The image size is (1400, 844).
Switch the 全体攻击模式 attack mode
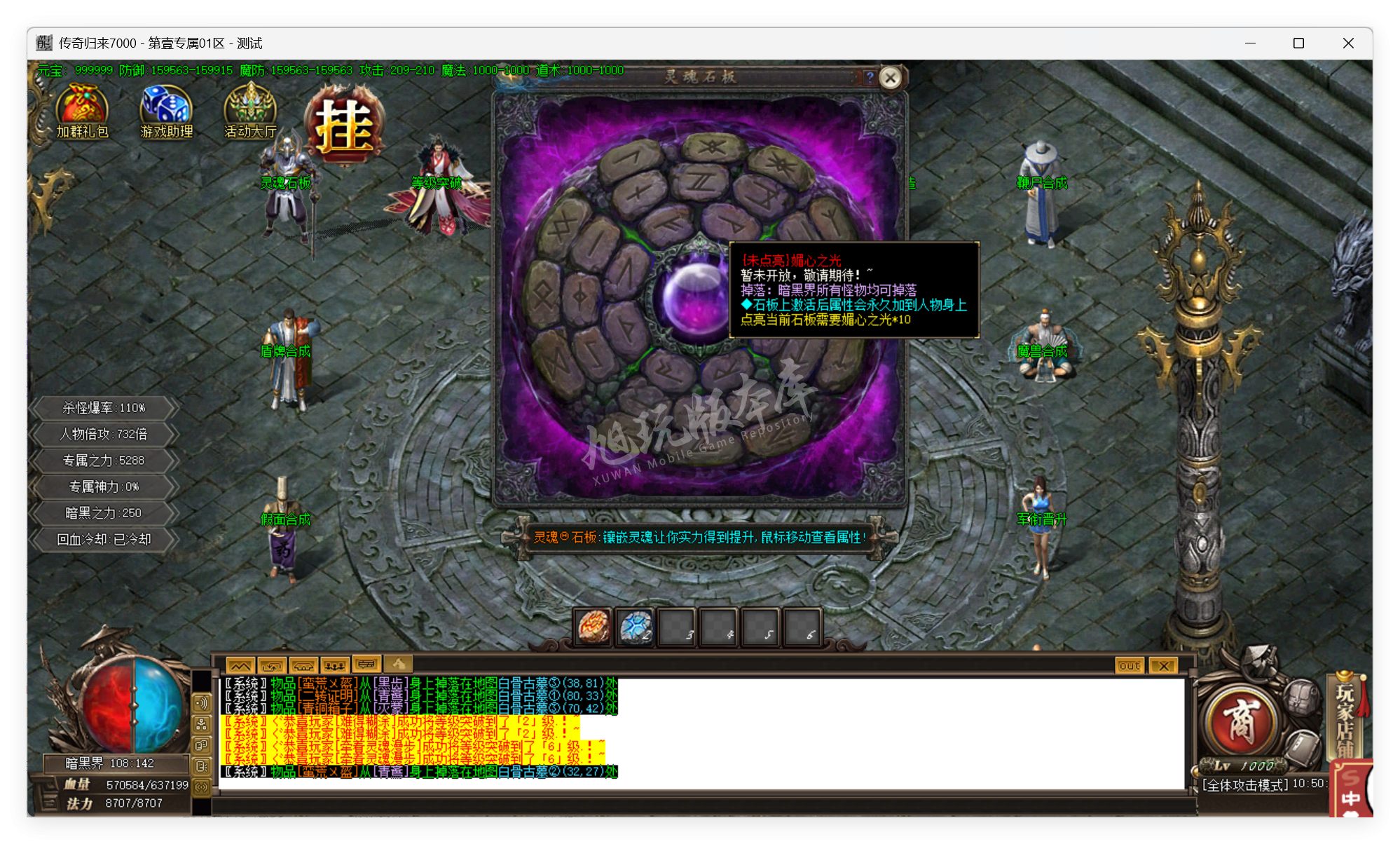(1244, 785)
